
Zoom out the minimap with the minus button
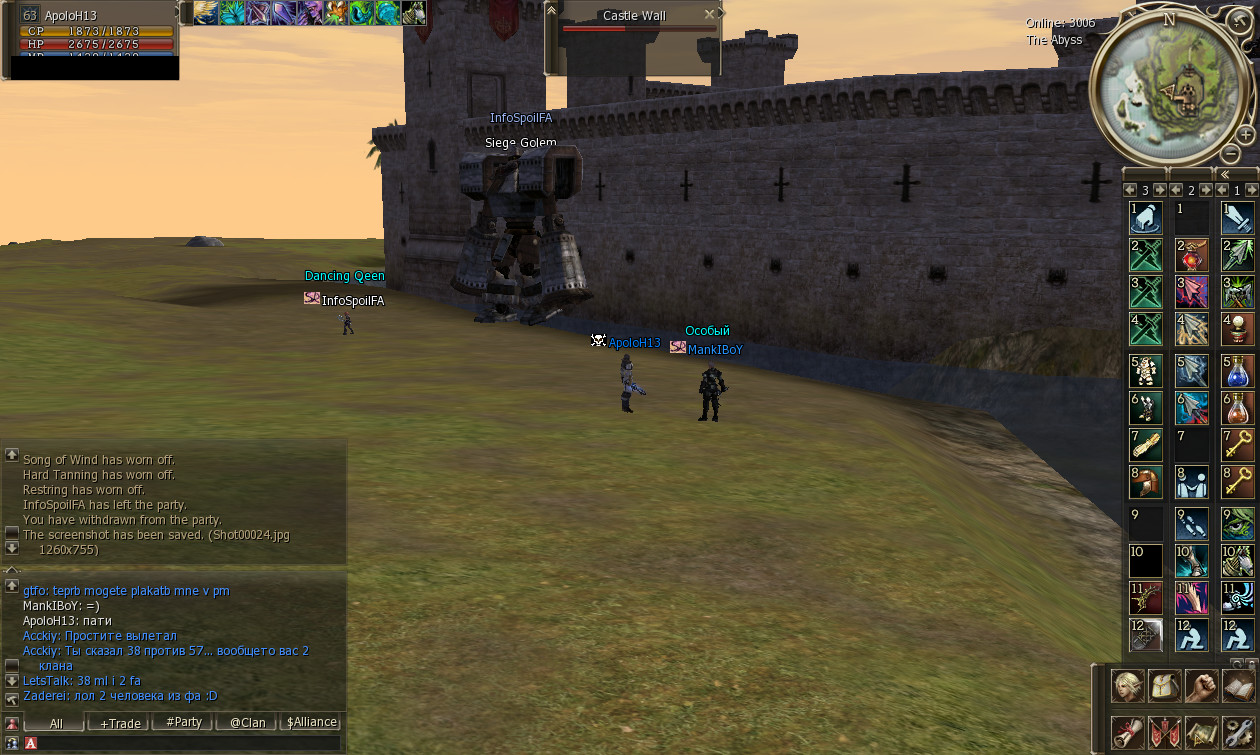tap(1231, 154)
